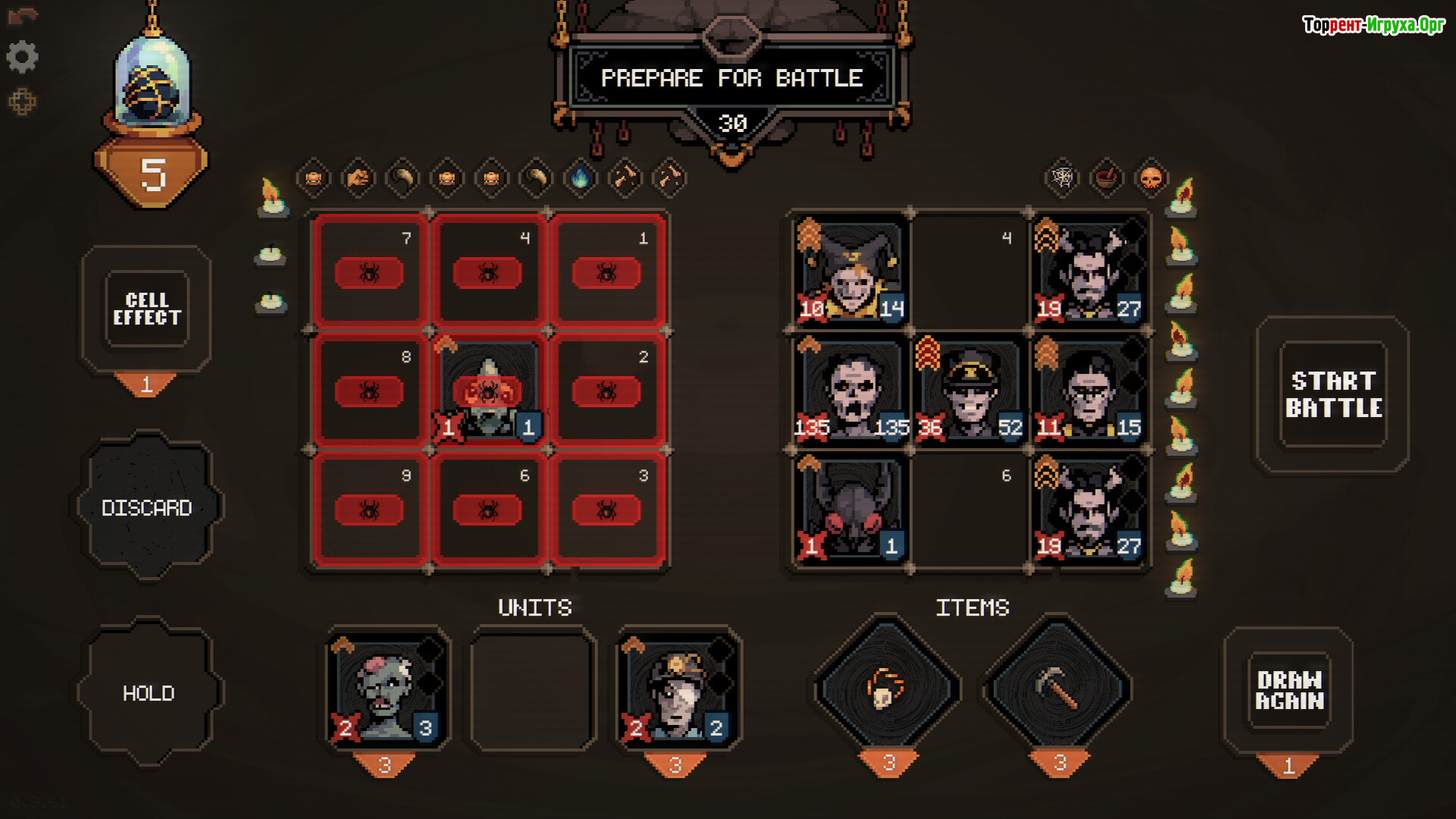
Task: Click the blue flame buff icon
Action: tap(580, 178)
